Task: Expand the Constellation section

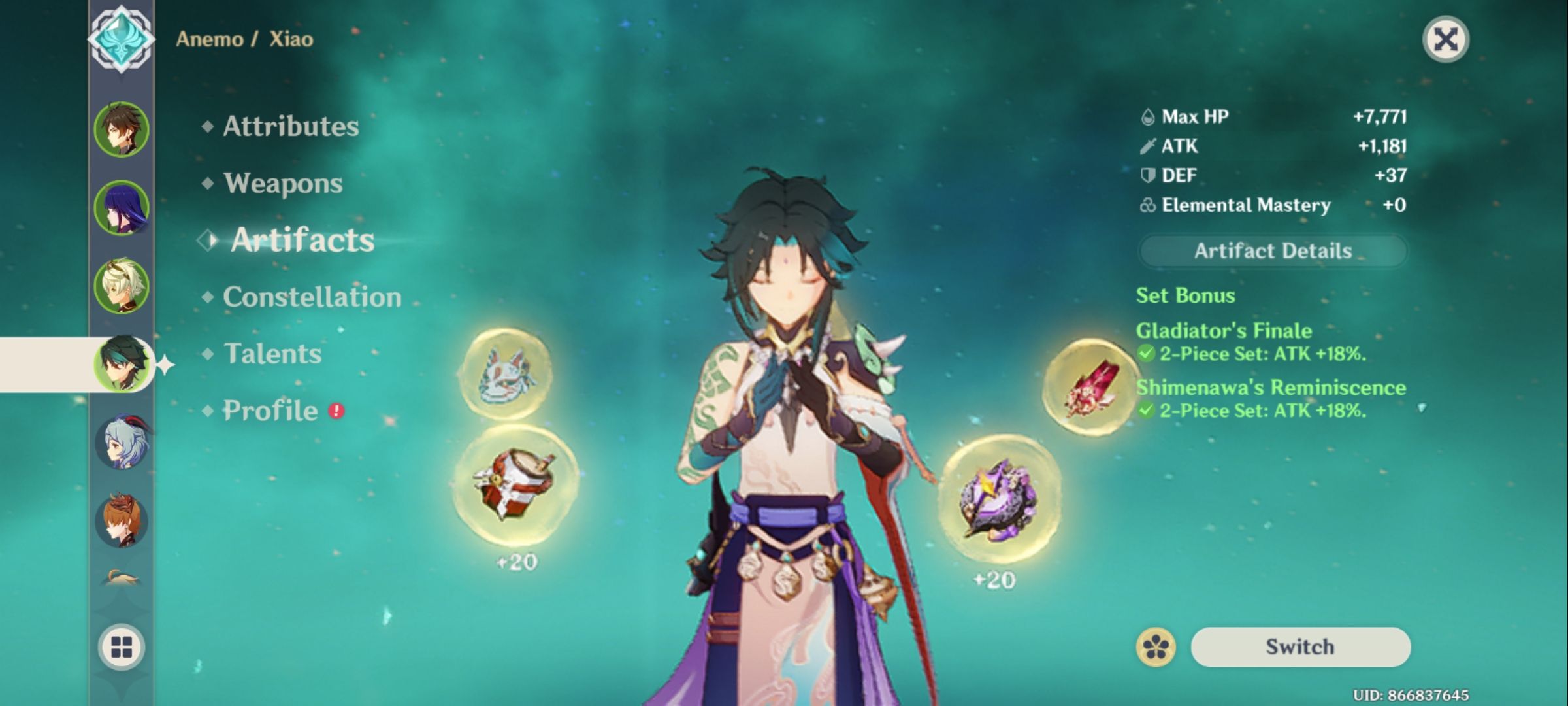Action: pyautogui.click(x=311, y=297)
